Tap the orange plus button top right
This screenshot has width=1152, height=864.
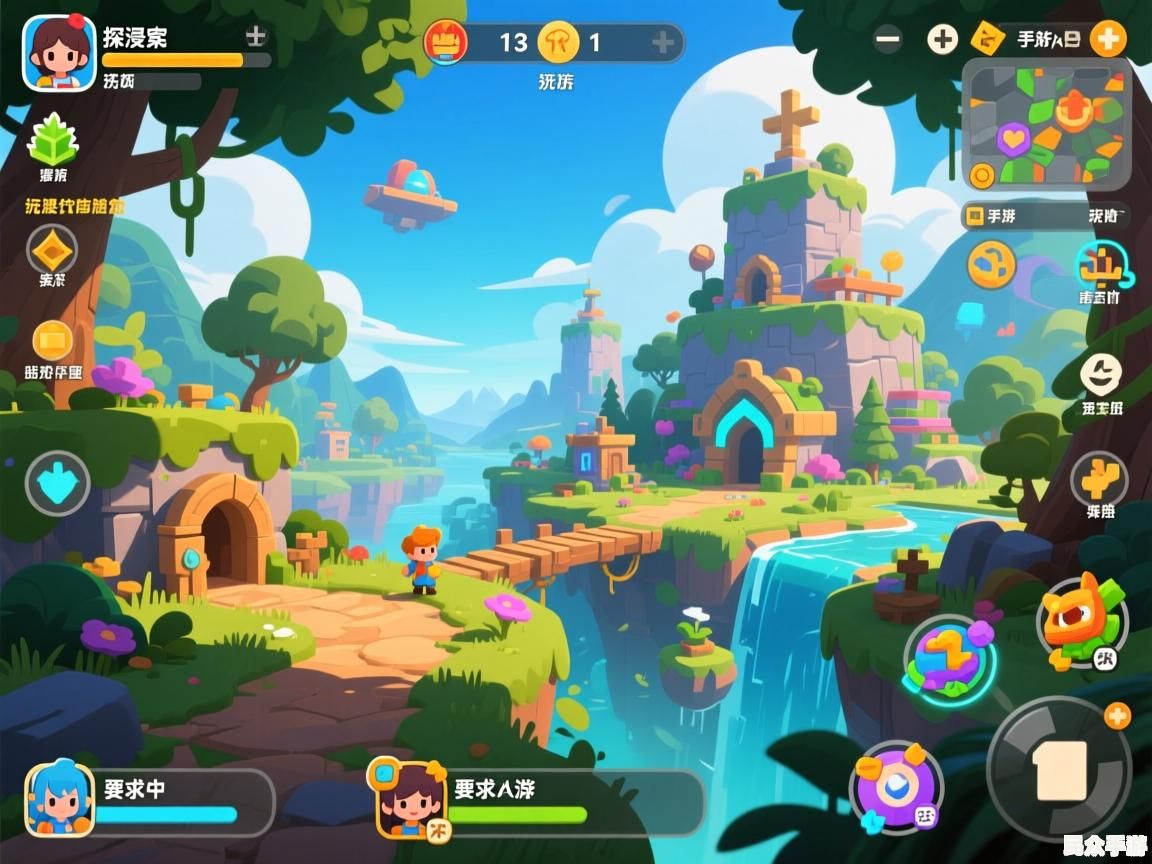1107,40
